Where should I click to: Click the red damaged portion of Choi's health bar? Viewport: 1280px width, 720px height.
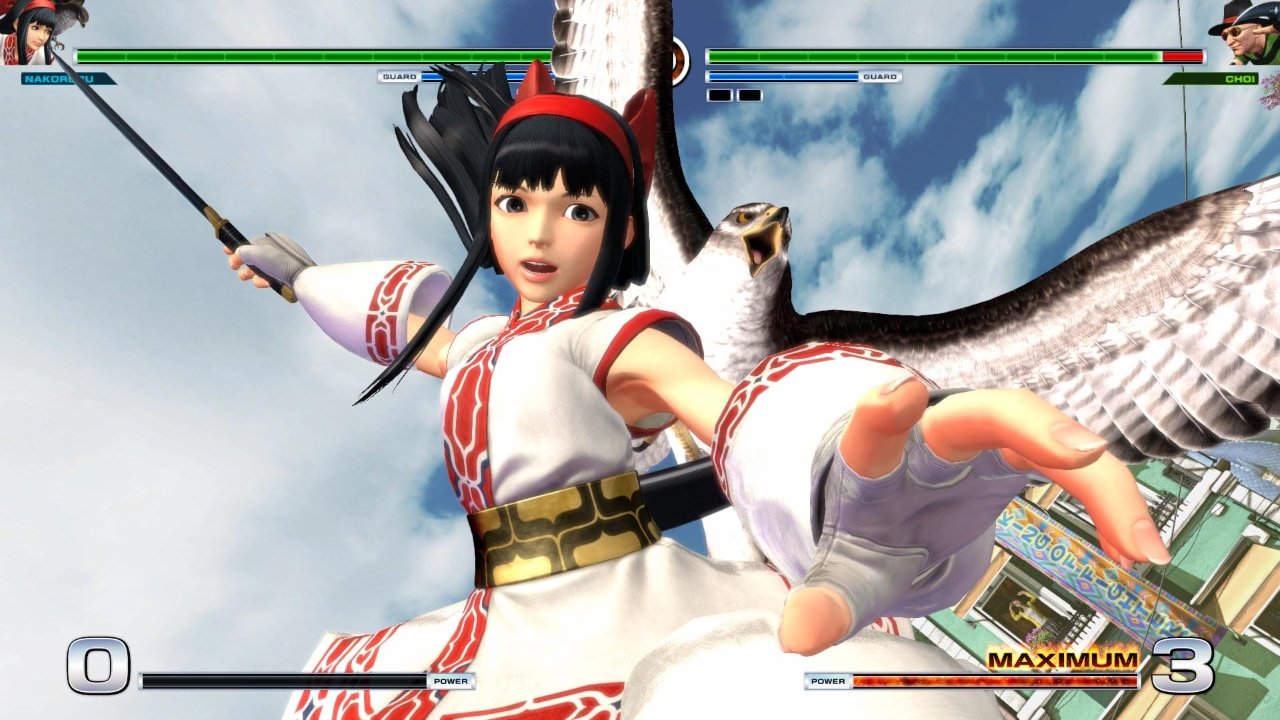click(x=1183, y=57)
